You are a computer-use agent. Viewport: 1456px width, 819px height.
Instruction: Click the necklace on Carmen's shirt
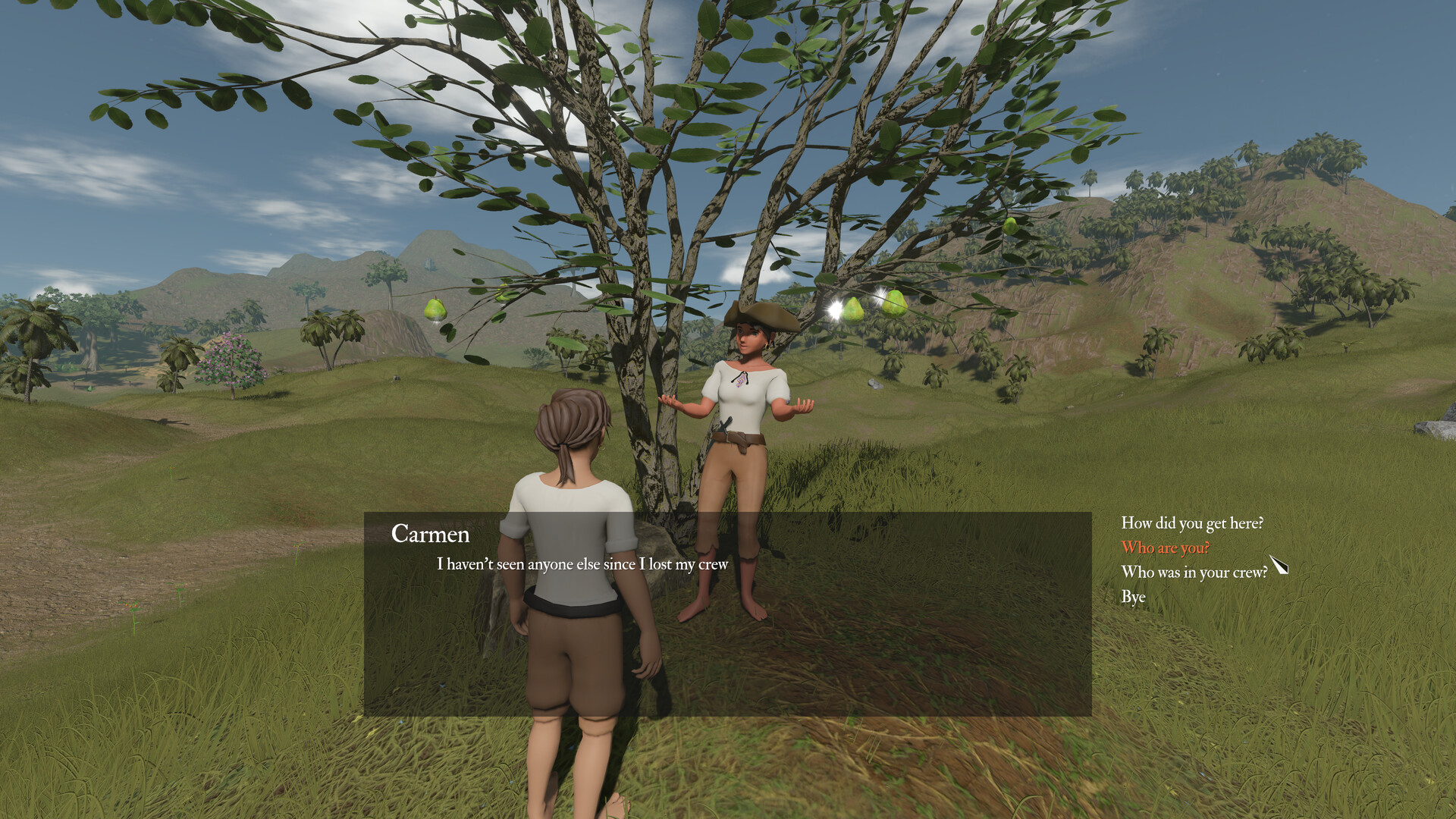pos(739,379)
